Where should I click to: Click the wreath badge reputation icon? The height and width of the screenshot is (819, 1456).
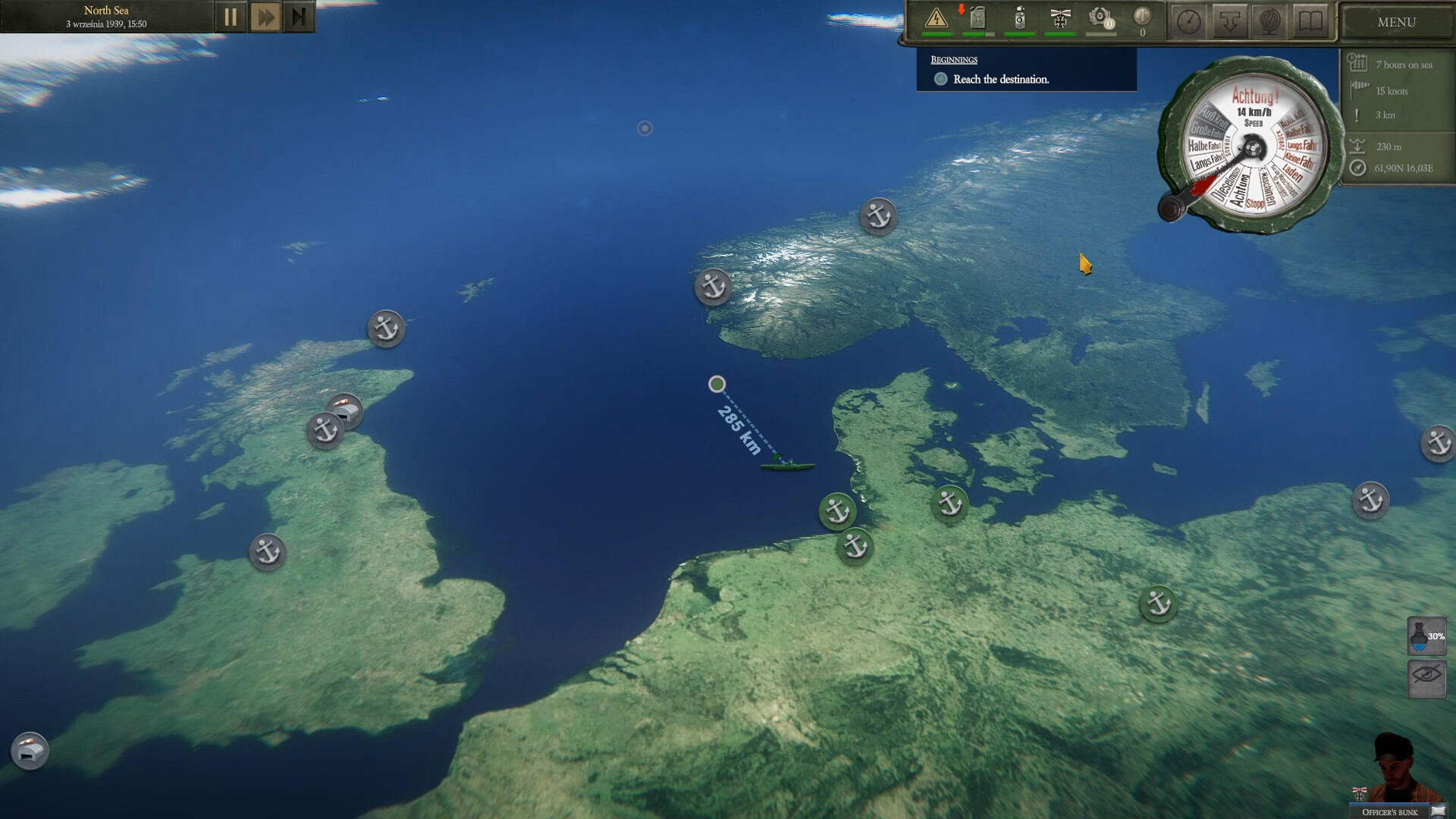point(1100,18)
